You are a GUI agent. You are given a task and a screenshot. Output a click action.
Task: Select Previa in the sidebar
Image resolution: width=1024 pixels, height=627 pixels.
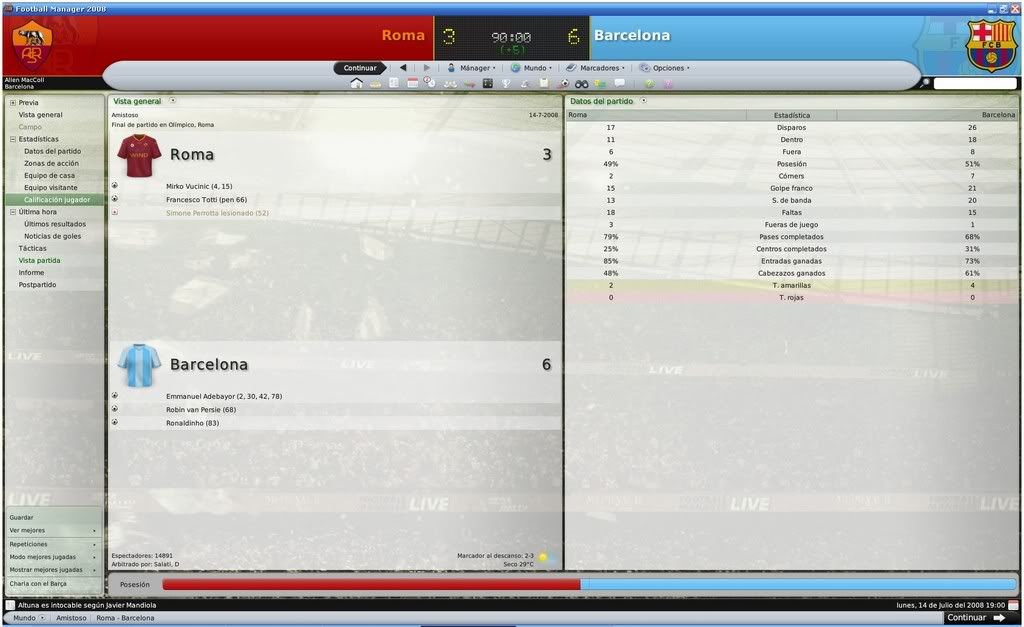click(28, 102)
